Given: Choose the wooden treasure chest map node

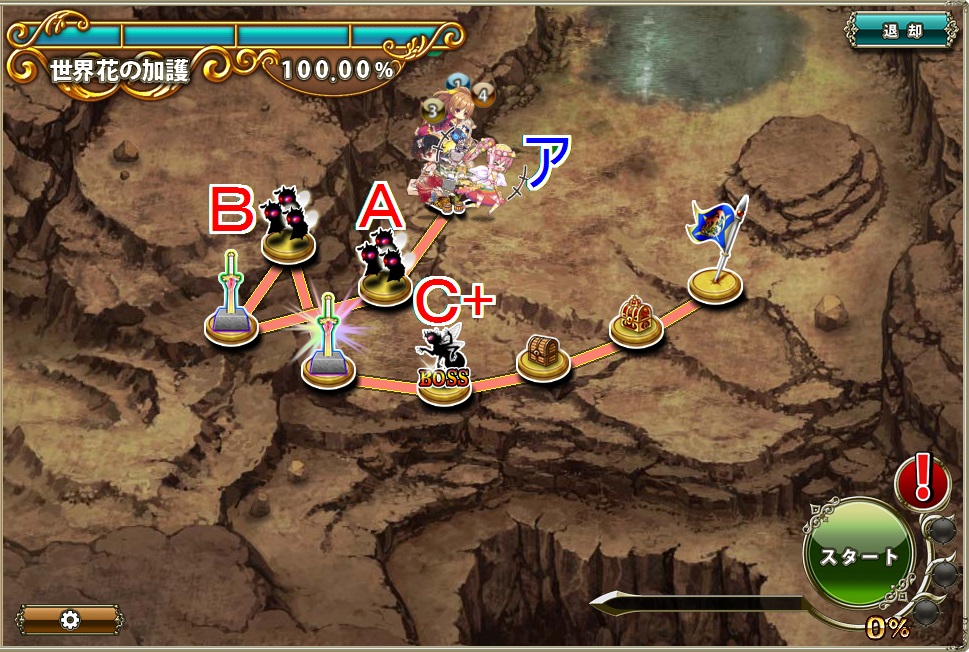Looking at the screenshot, I should [x=543, y=356].
